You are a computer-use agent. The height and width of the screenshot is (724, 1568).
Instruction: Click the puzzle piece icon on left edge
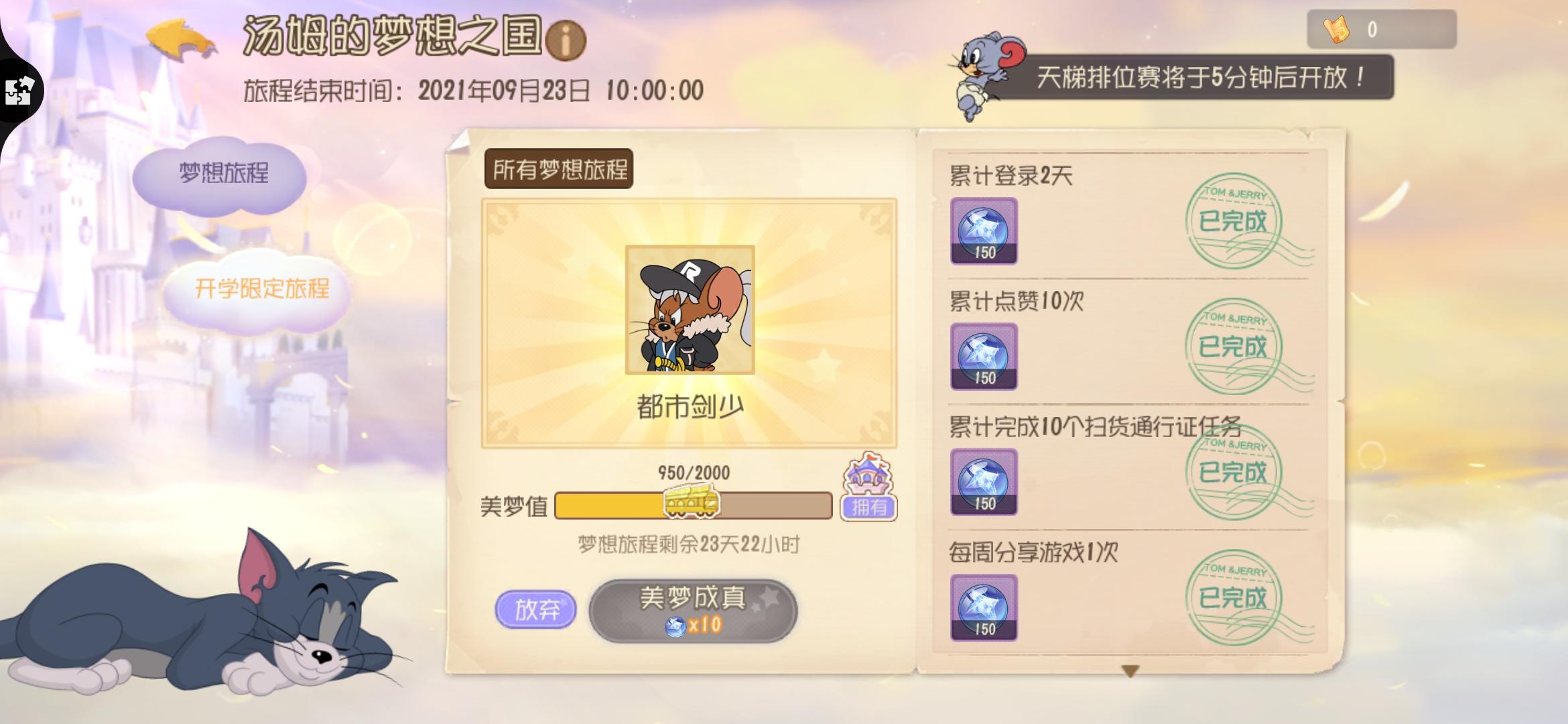[17, 91]
